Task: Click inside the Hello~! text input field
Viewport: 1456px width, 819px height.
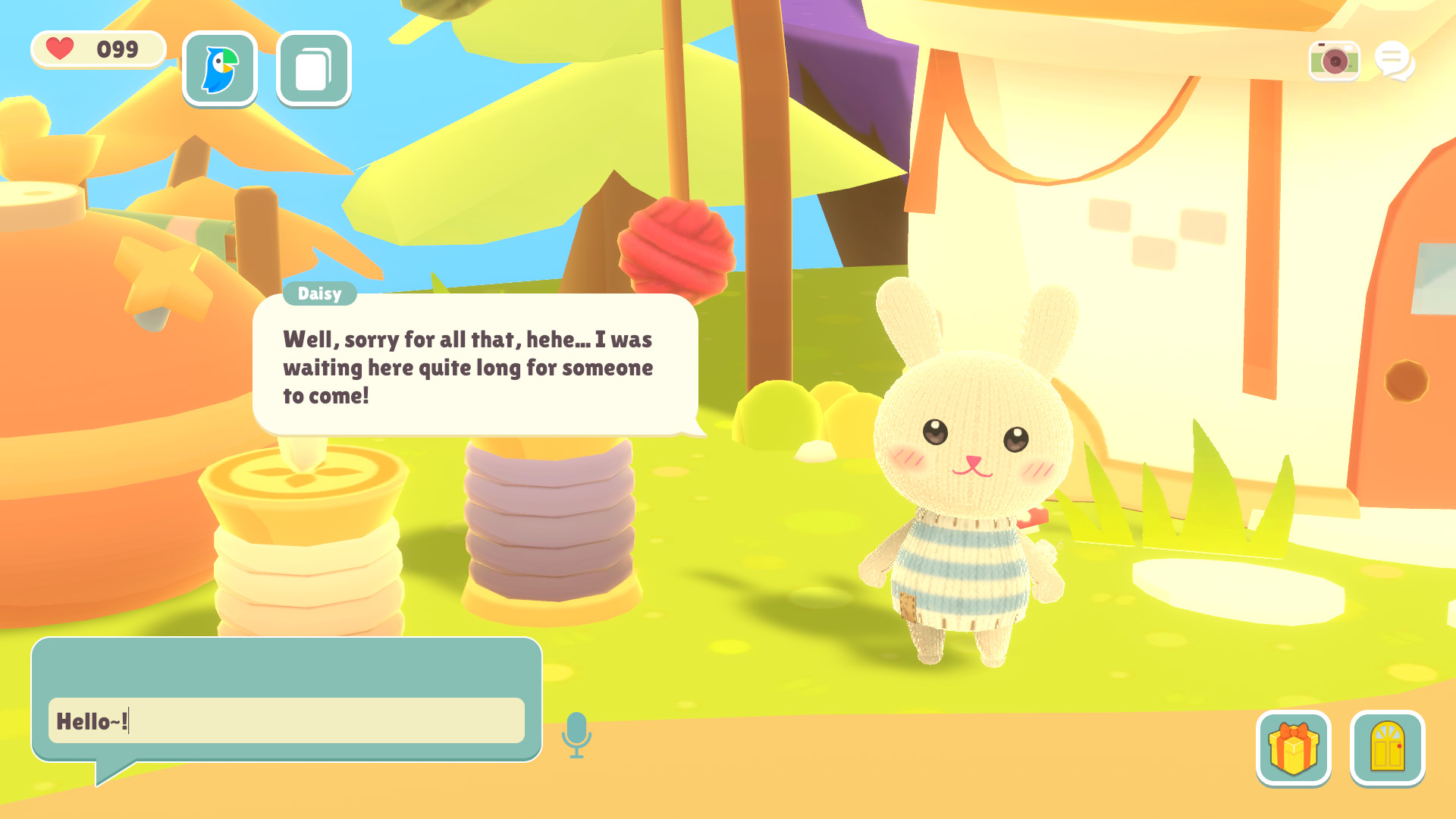Action: click(287, 720)
